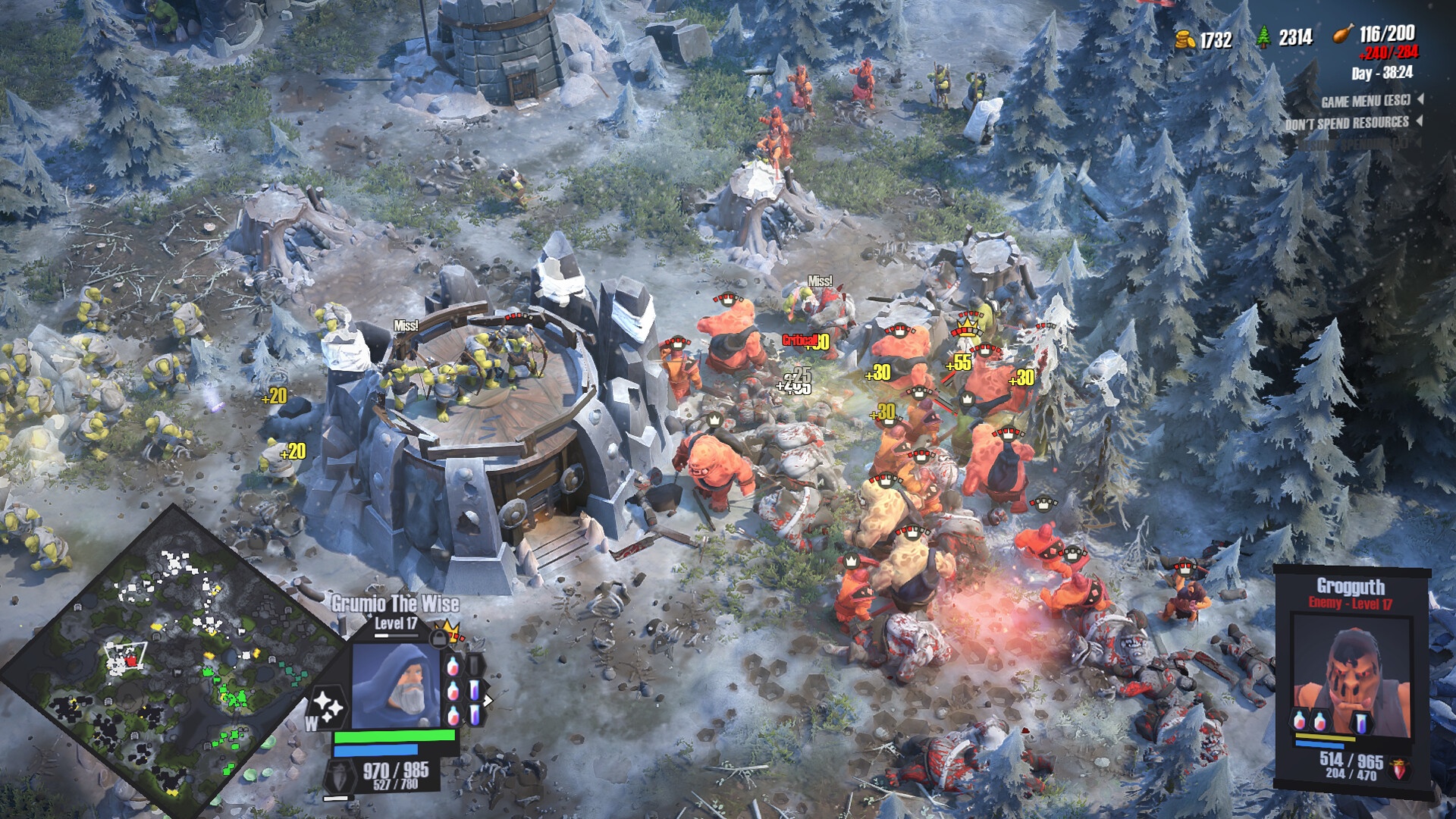
Task: Toggle the Don't Spend Resources option
Action: click(1347, 123)
